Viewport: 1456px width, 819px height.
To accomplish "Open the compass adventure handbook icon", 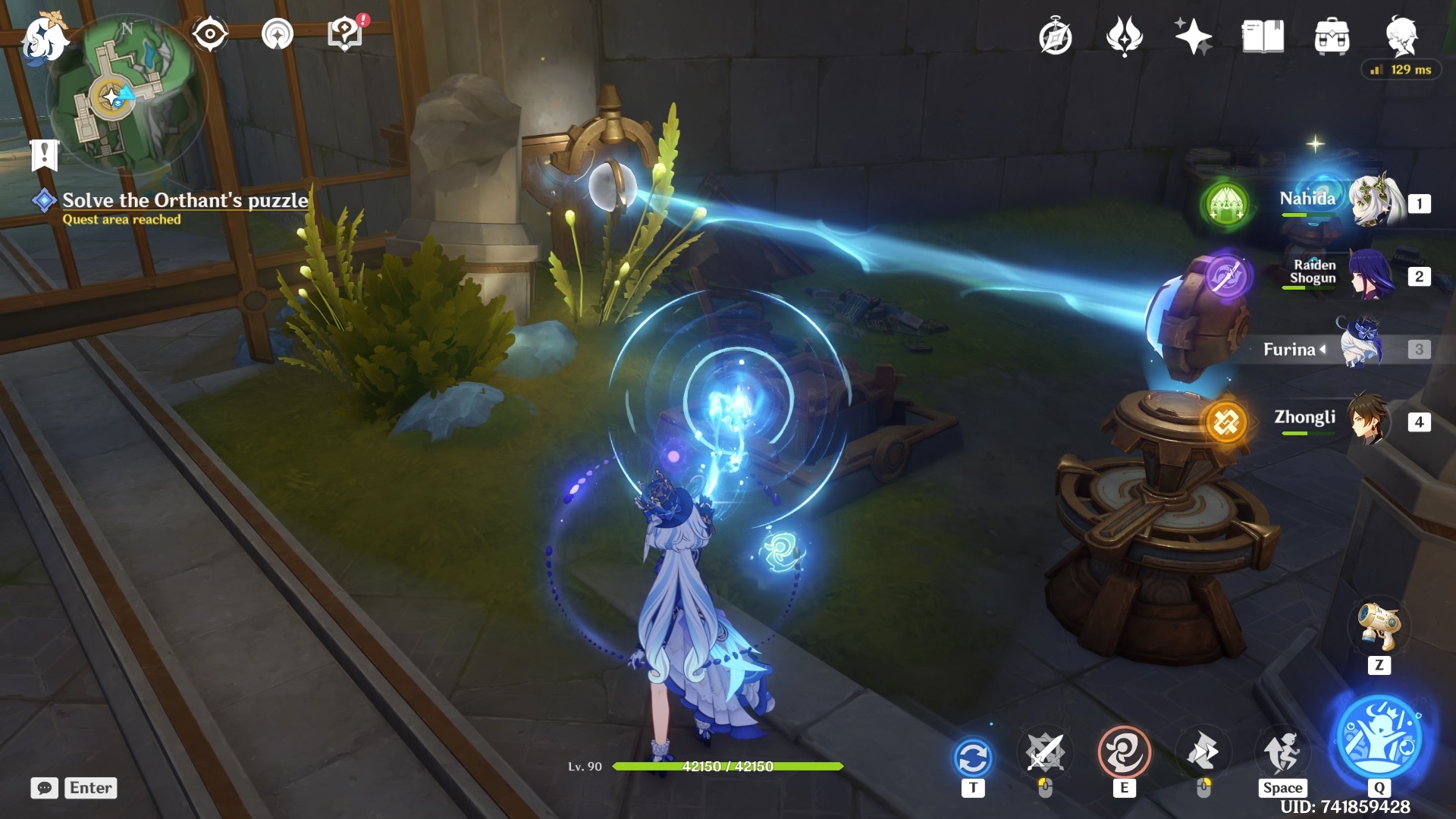I will coord(1056,36).
